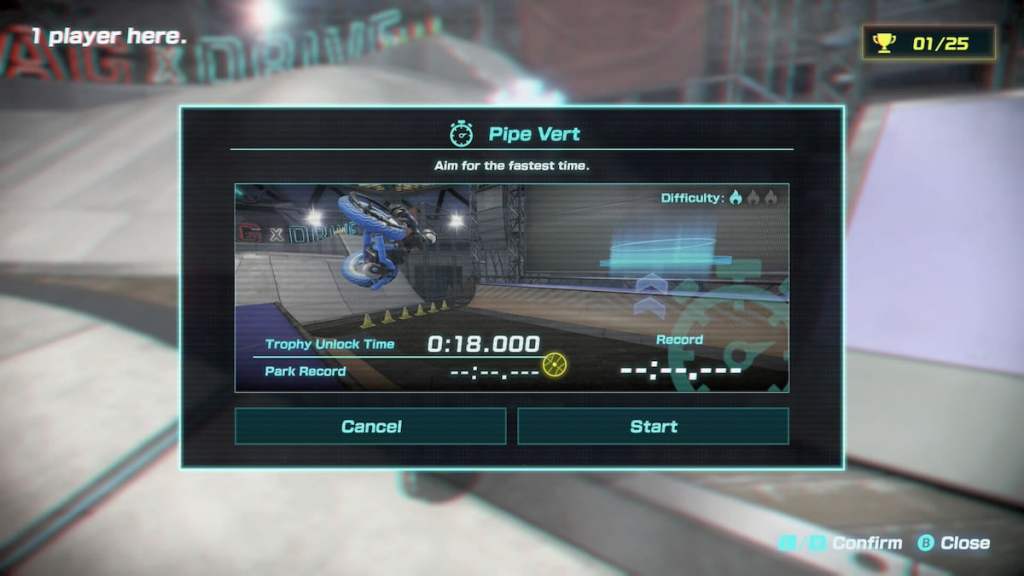
Task: Start the Pipe Vert challenge
Action: tap(653, 426)
